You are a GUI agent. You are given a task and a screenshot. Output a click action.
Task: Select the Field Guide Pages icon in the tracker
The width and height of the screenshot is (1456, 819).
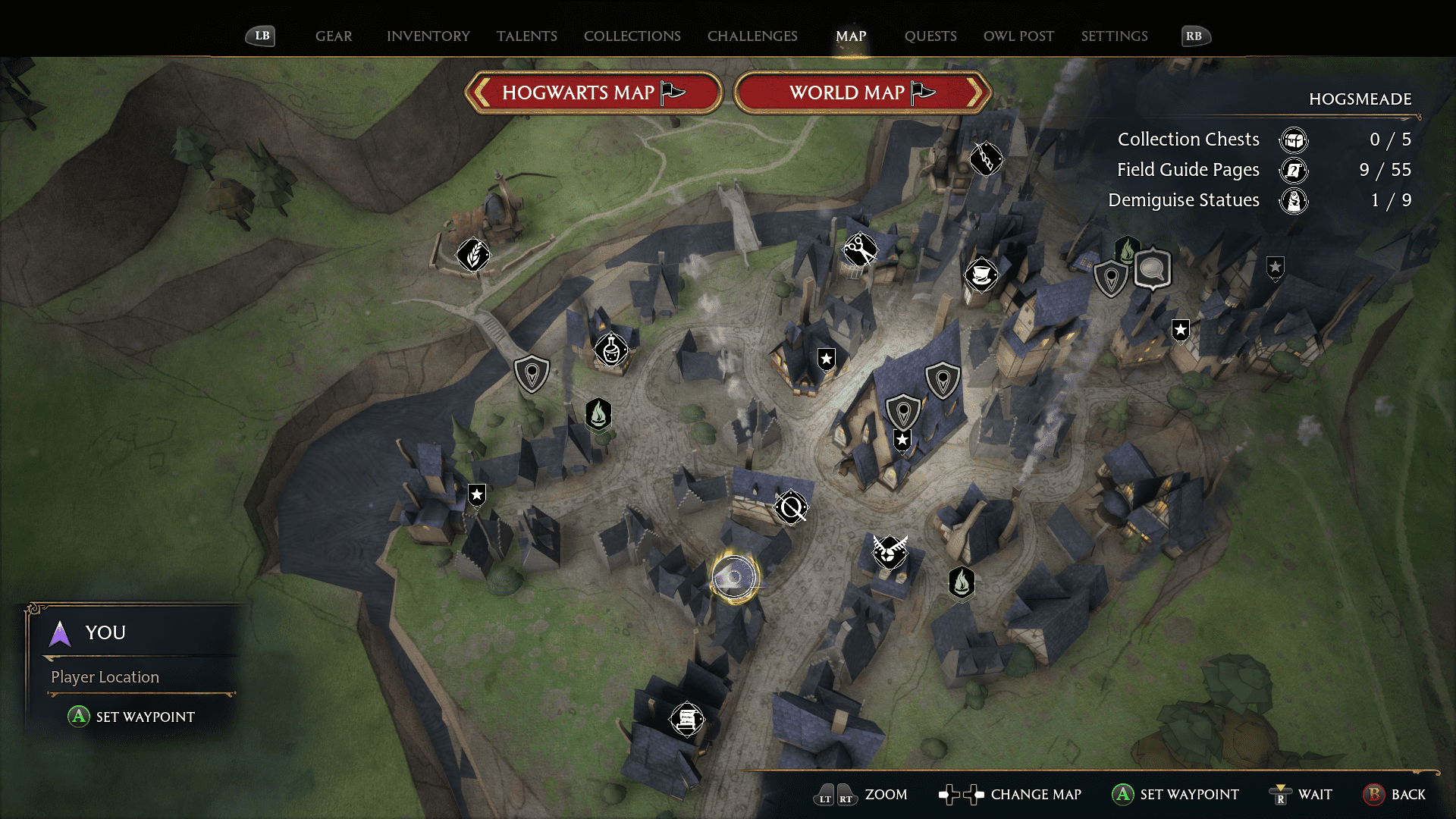coord(1294,171)
